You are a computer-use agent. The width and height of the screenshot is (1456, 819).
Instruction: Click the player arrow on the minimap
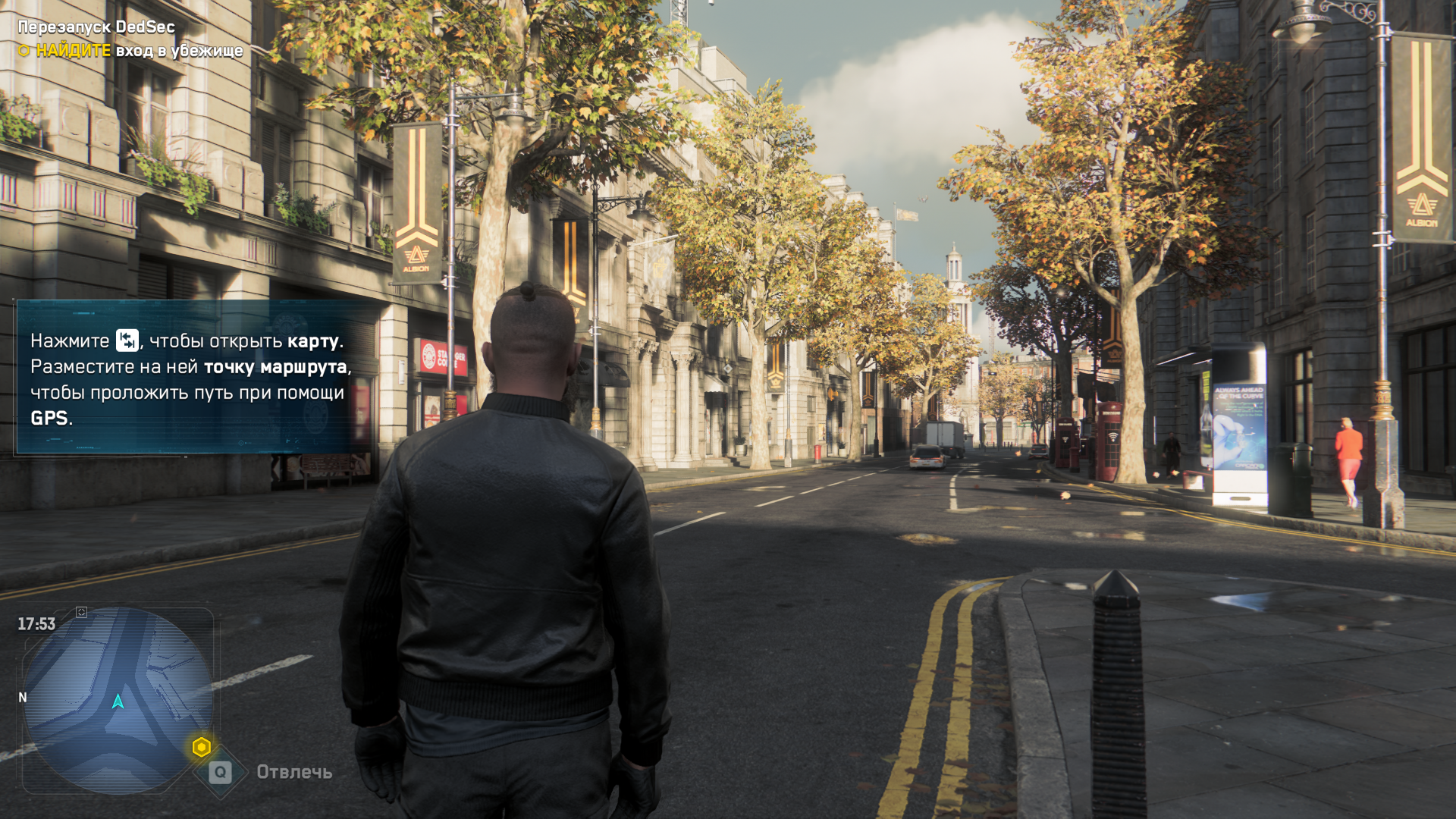coord(118,701)
